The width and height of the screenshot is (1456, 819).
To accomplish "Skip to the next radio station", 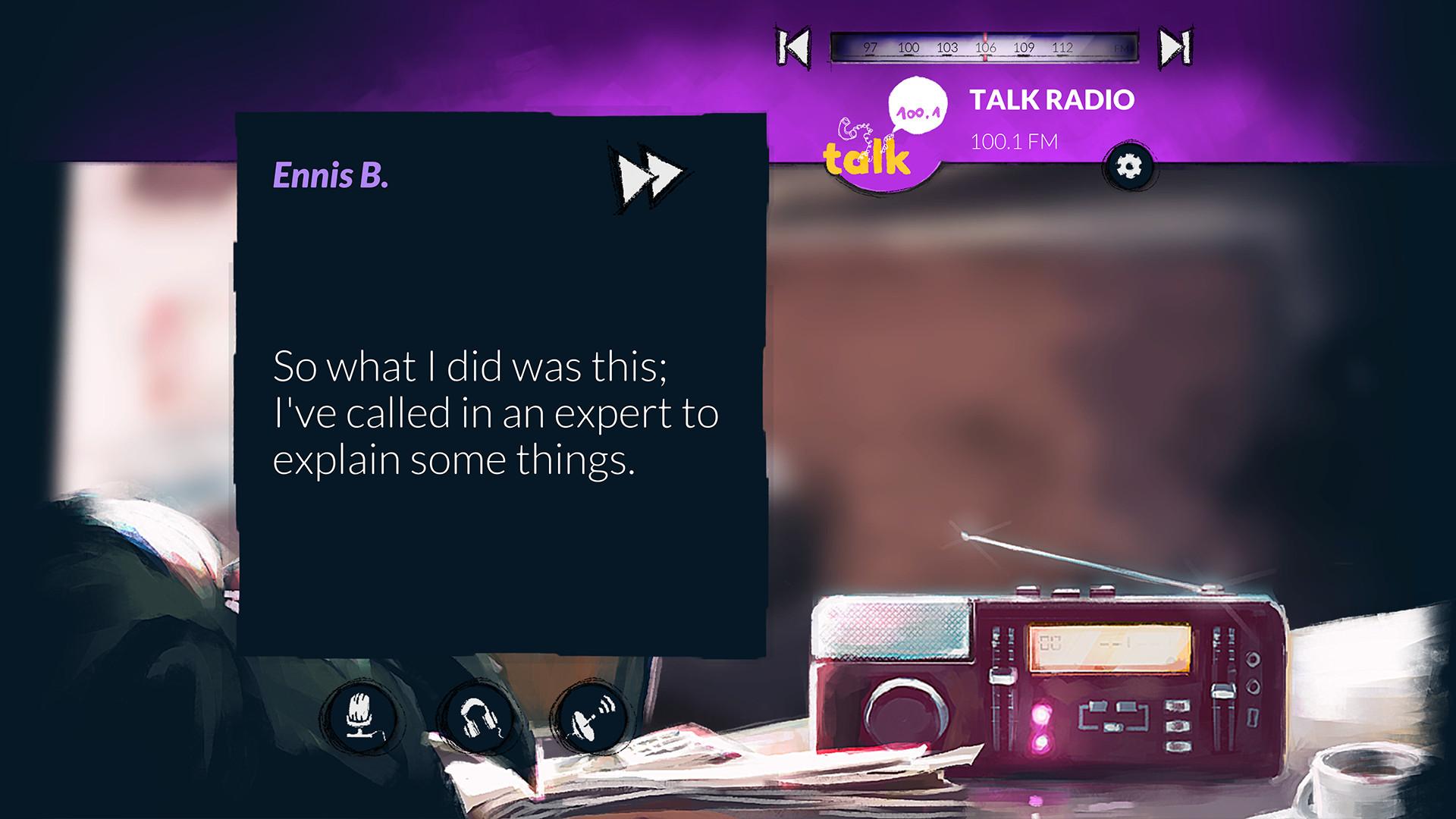I will (x=1174, y=47).
